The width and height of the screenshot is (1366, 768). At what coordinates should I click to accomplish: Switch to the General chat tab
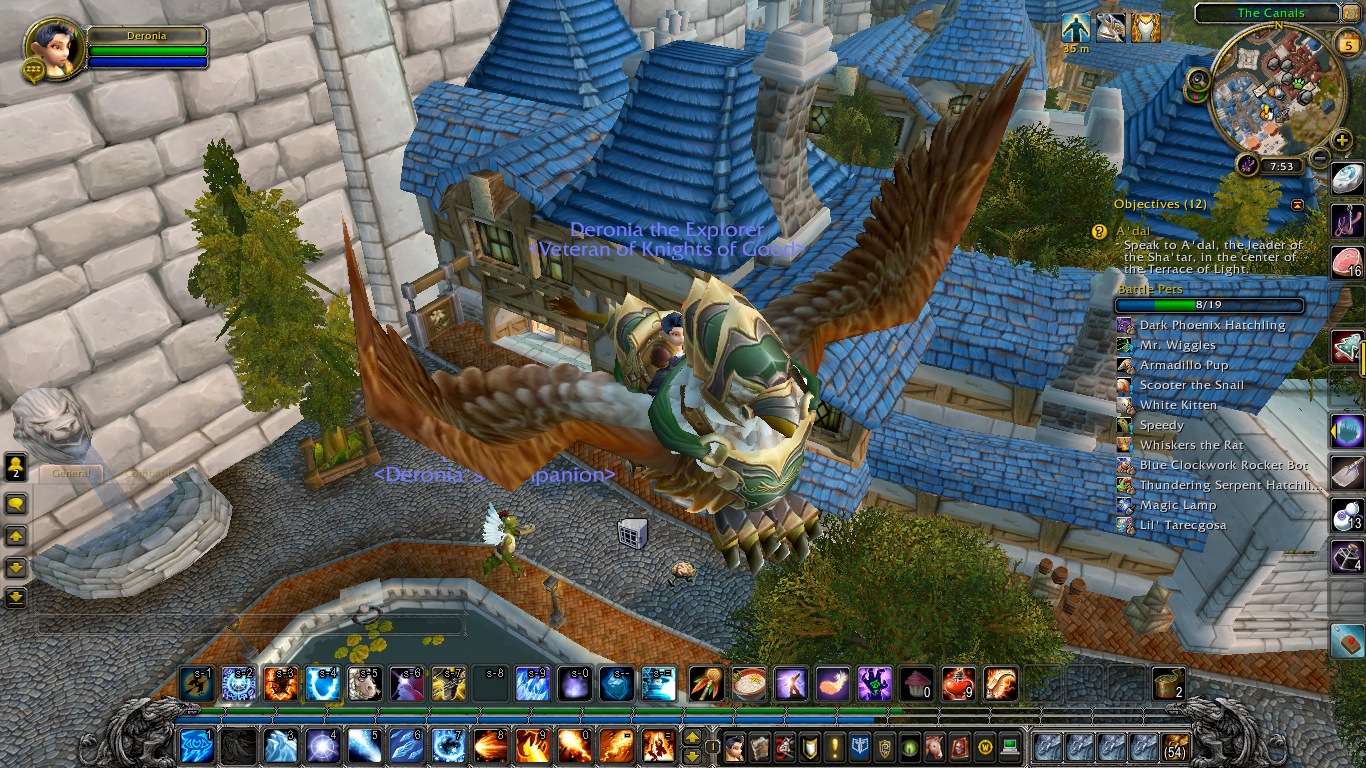[x=71, y=473]
